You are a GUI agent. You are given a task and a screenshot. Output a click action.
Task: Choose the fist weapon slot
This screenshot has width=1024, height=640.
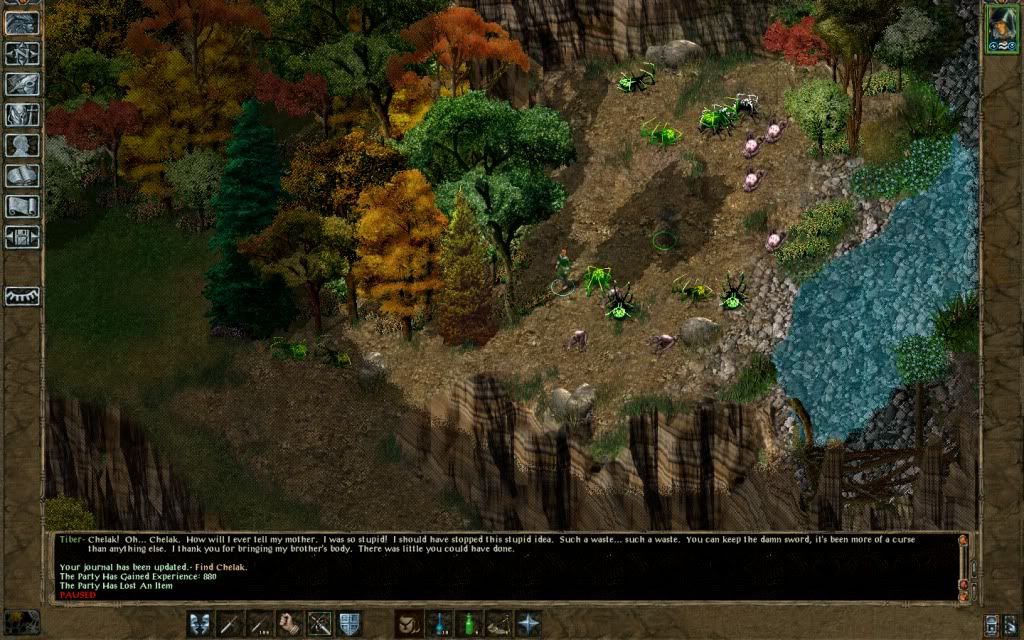click(290, 624)
